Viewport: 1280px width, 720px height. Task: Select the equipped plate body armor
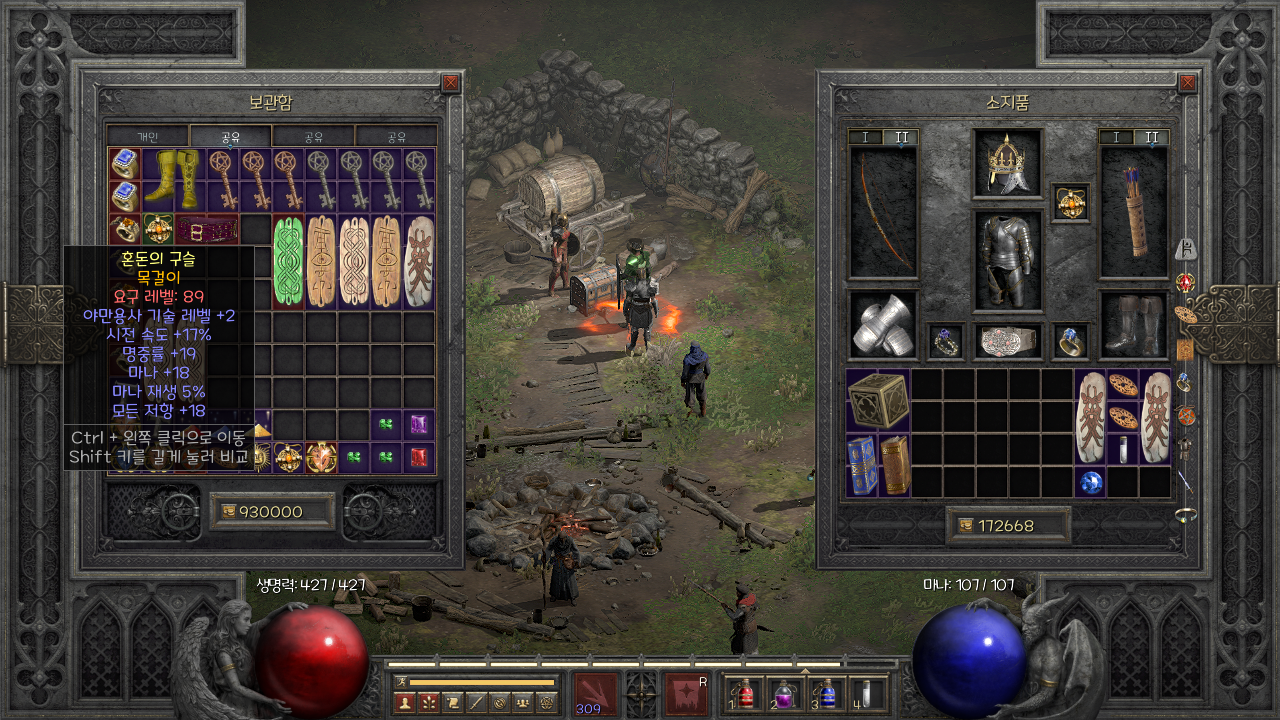[1008, 258]
